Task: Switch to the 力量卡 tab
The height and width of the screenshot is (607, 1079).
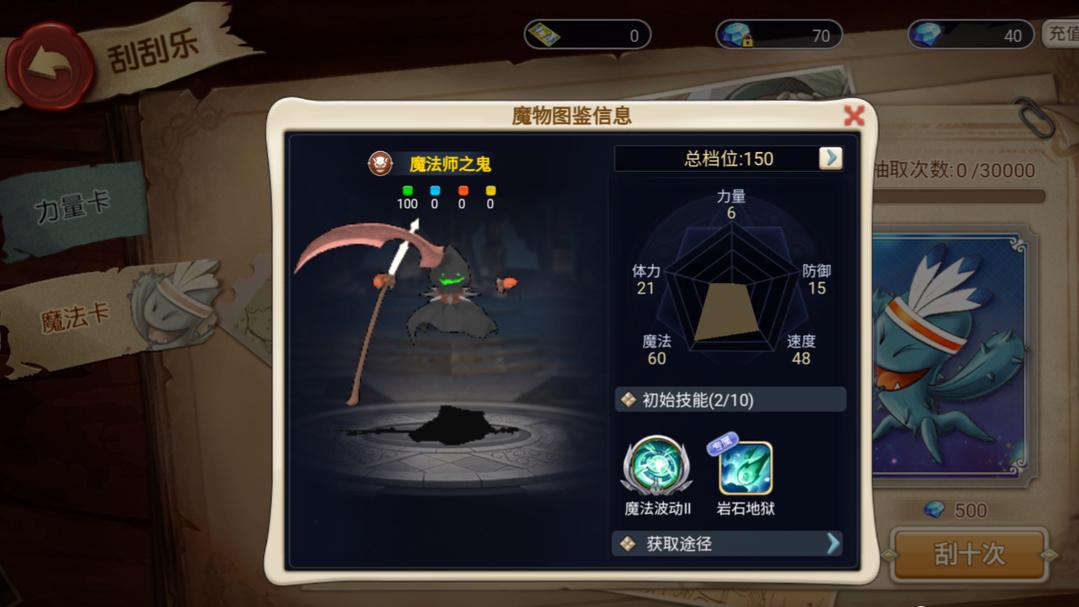Action: pos(72,208)
